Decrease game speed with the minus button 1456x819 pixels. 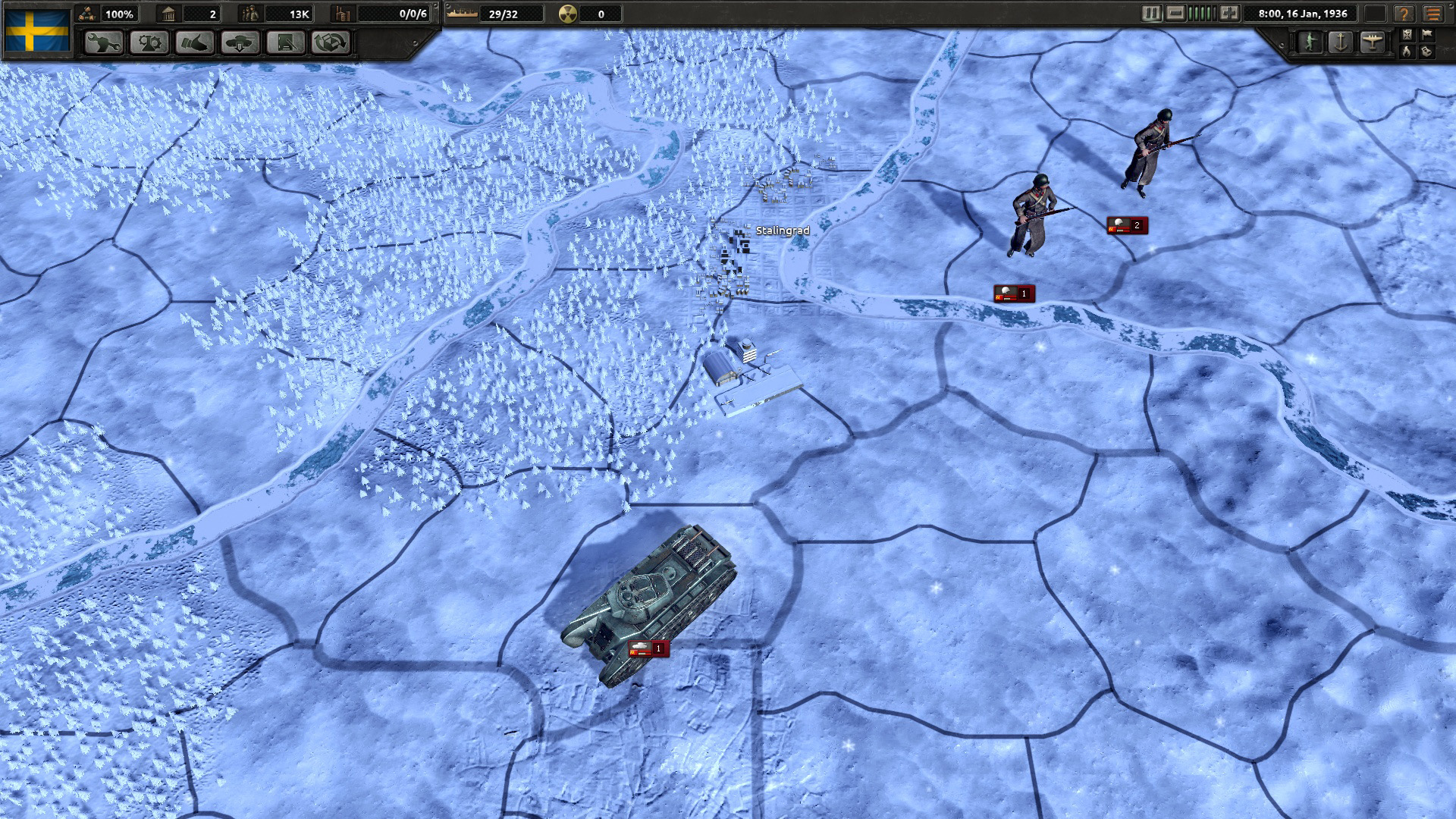pyautogui.click(x=1175, y=14)
